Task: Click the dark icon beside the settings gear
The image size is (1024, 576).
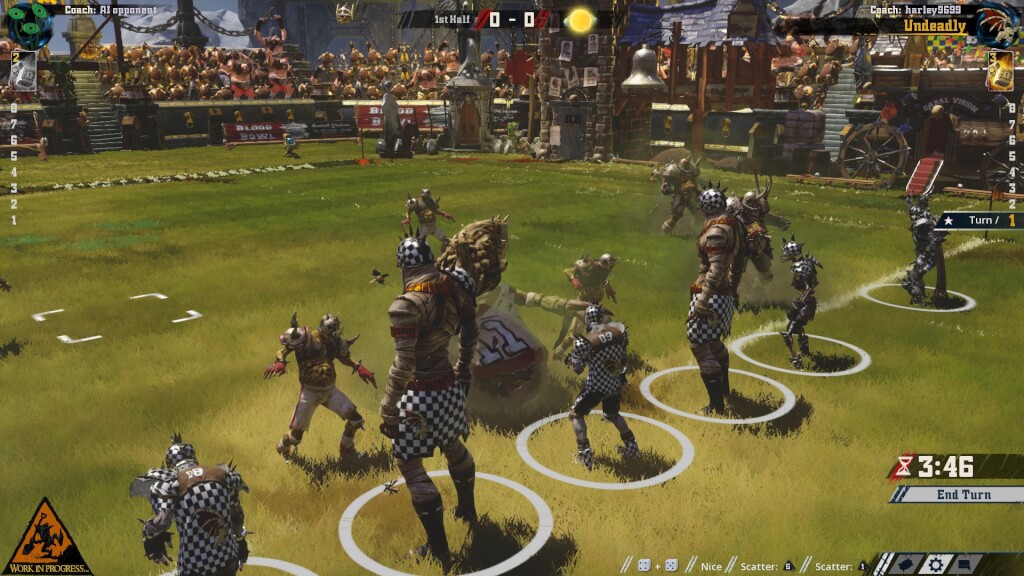Action: [x=908, y=564]
